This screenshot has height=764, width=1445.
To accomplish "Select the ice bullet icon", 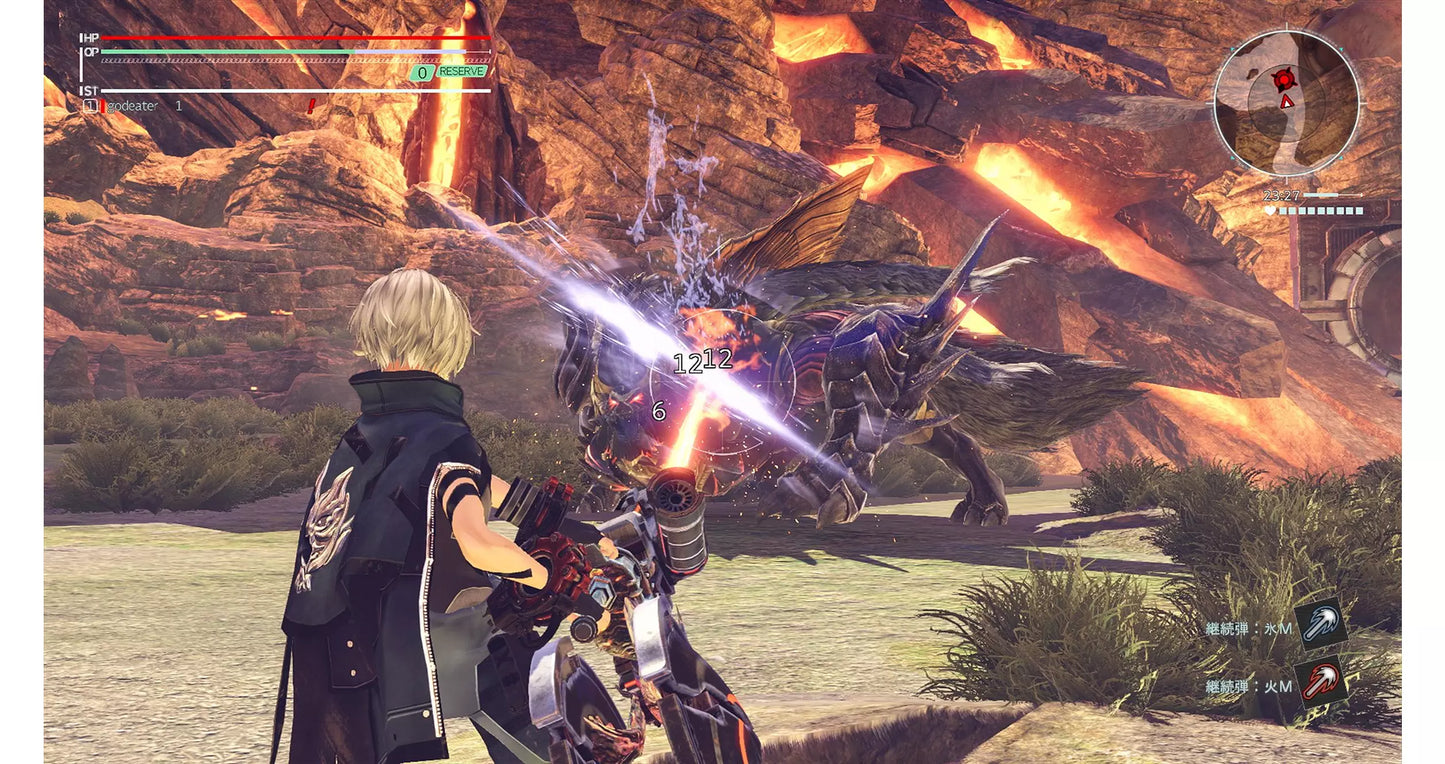I will pyautogui.click(x=1320, y=624).
